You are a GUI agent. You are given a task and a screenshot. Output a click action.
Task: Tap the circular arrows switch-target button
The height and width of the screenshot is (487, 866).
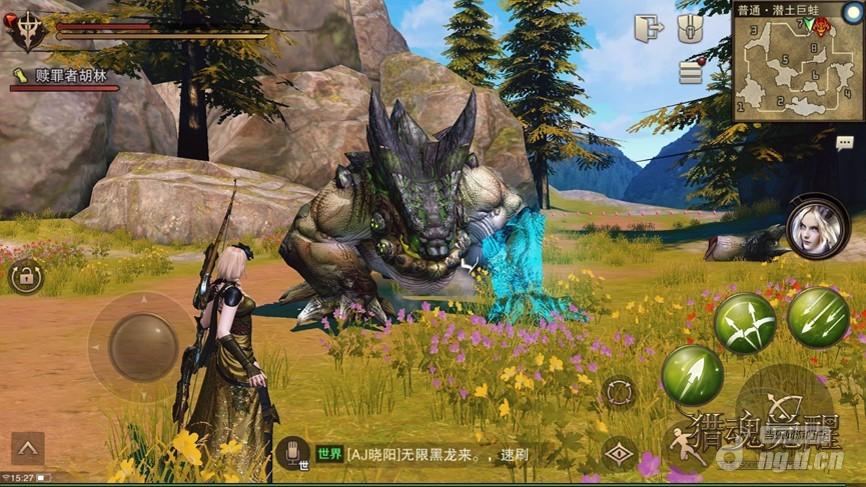(618, 392)
